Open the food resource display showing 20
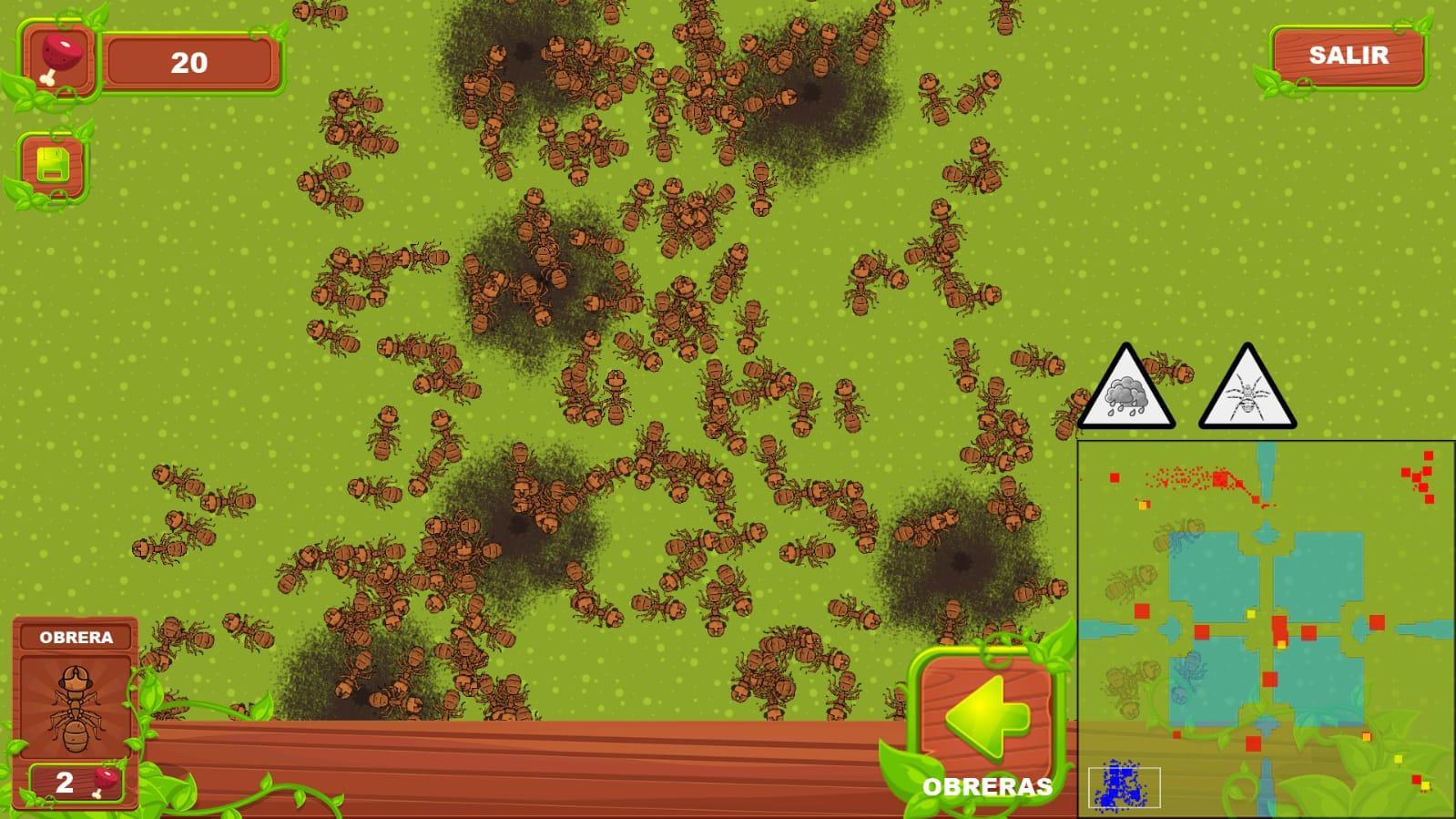 pos(189,62)
